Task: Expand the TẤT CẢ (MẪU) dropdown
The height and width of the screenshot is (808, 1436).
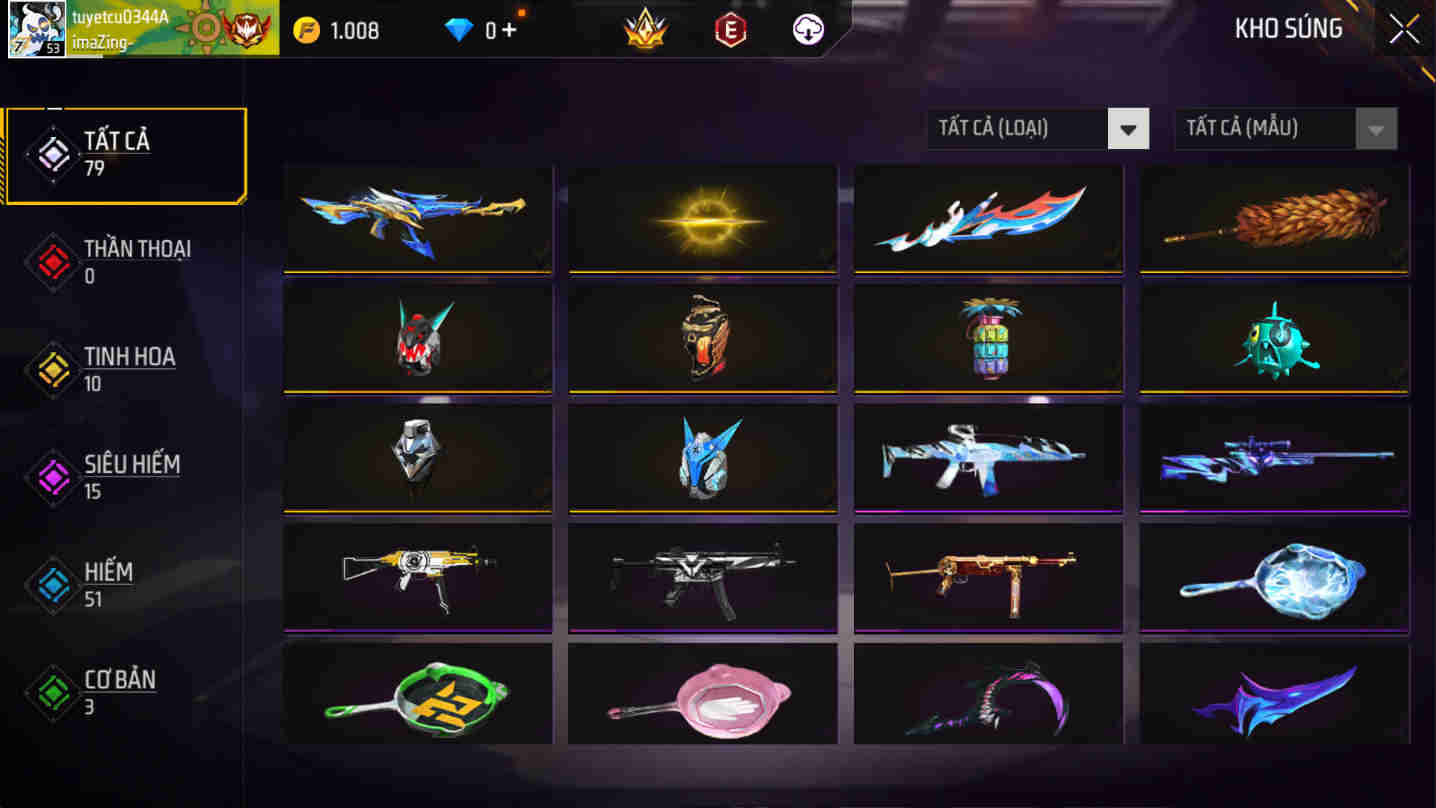Action: tap(1270, 128)
